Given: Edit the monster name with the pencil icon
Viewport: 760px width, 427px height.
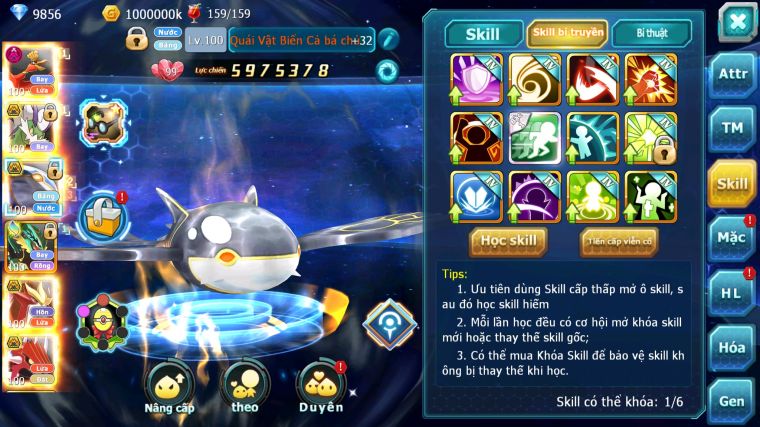Looking at the screenshot, I should [389, 40].
